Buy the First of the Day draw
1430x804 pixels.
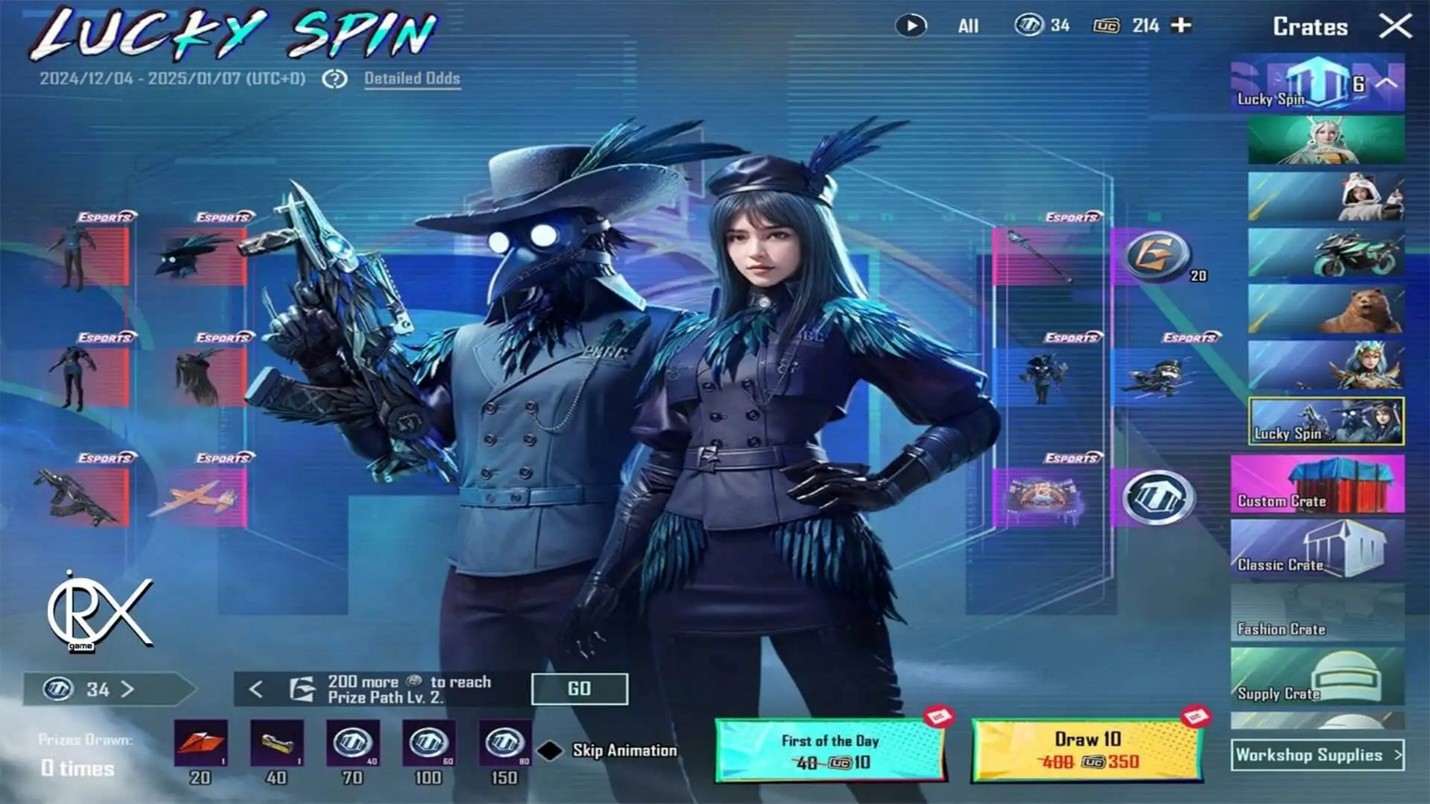coord(830,750)
